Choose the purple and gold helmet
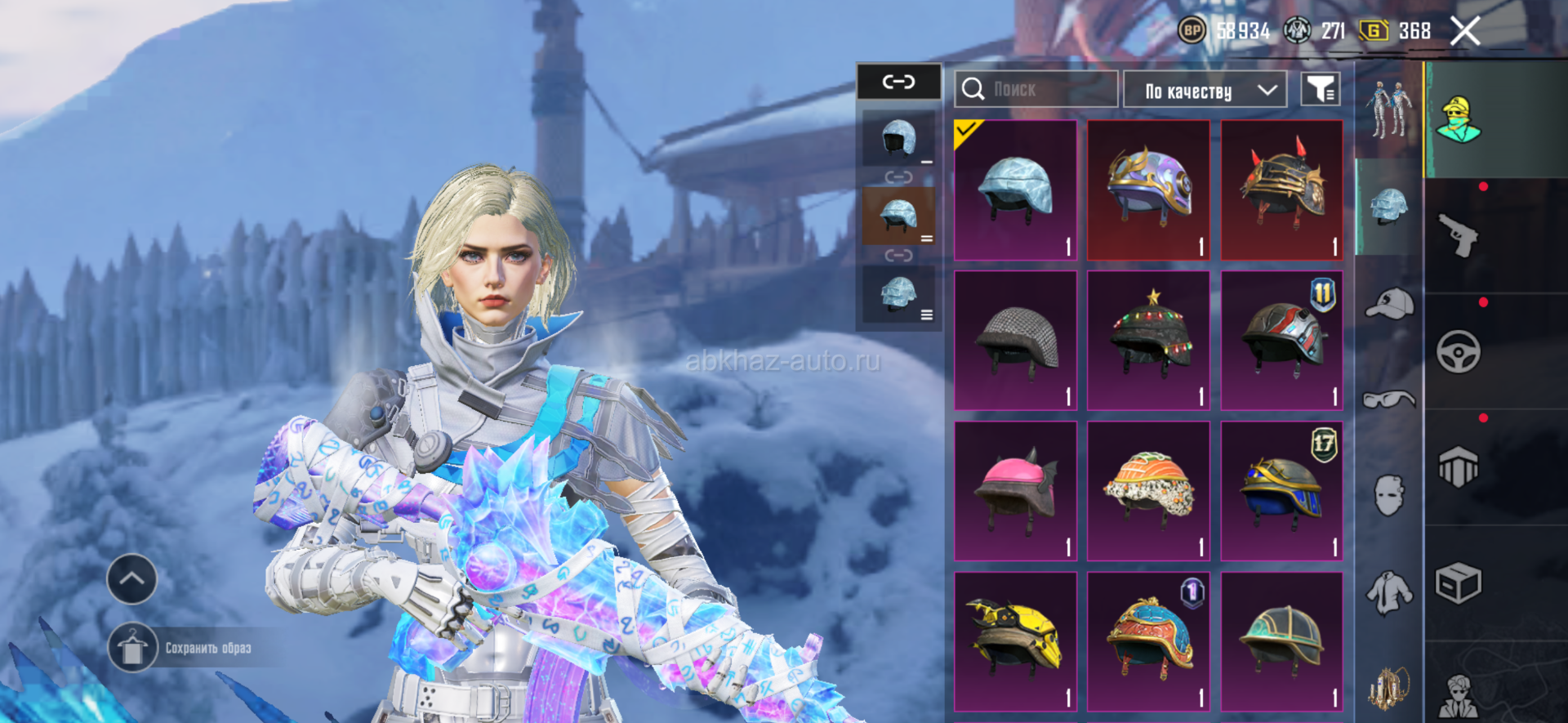 (x=1148, y=190)
